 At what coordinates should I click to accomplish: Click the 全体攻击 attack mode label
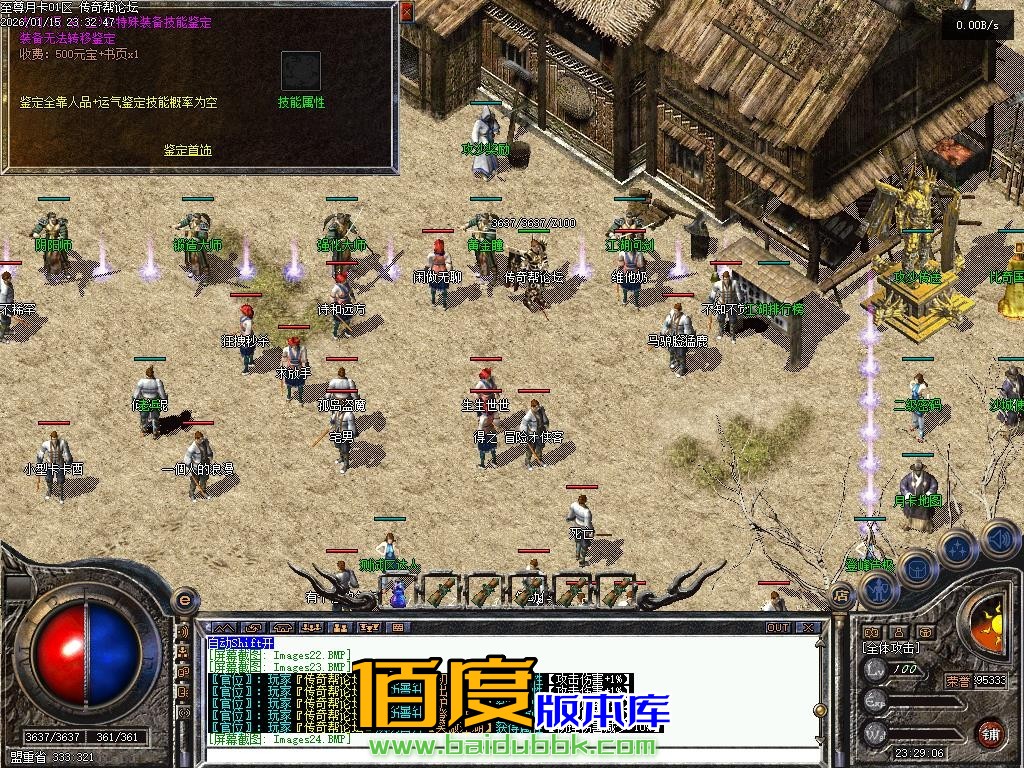pyautogui.click(x=891, y=649)
